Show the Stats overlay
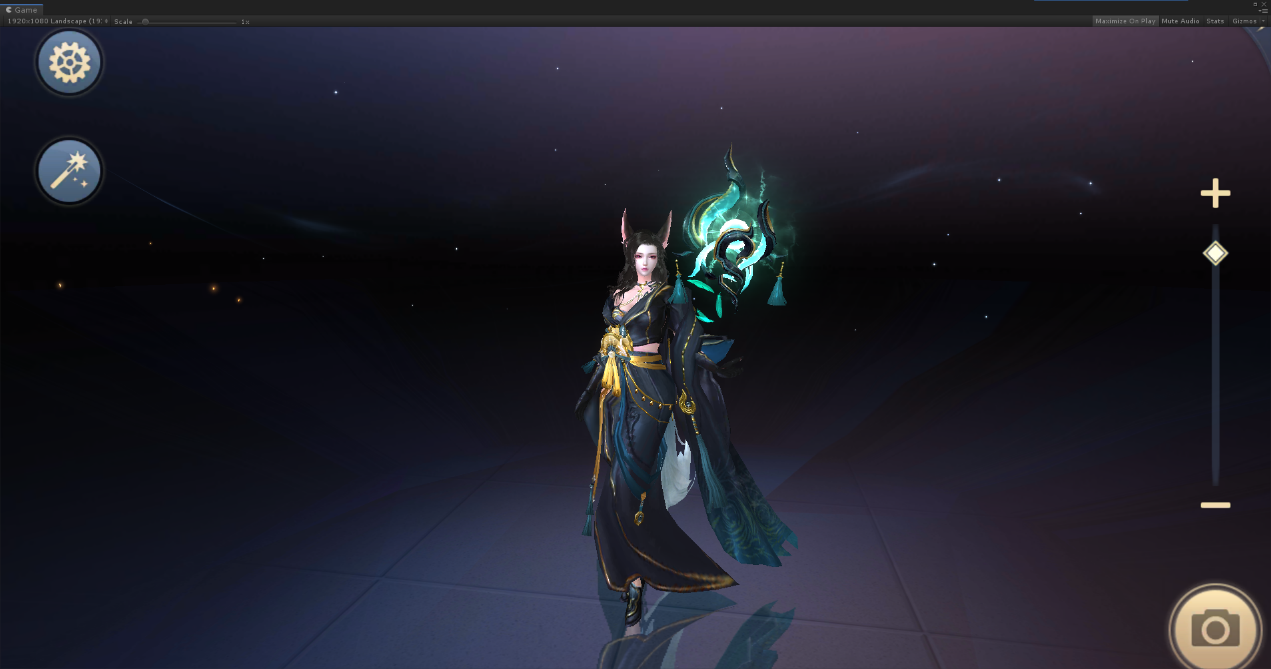 [x=1215, y=21]
